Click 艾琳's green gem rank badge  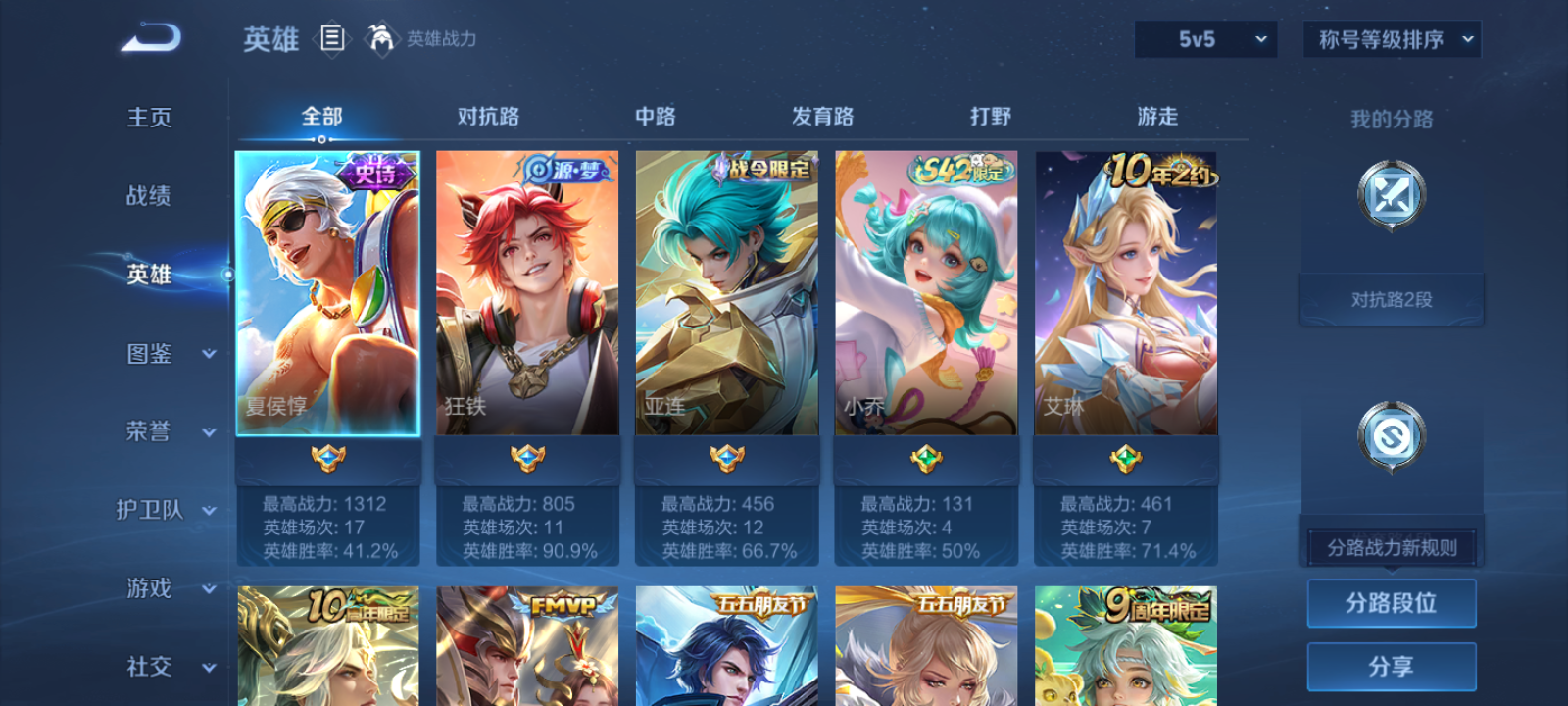click(1124, 458)
